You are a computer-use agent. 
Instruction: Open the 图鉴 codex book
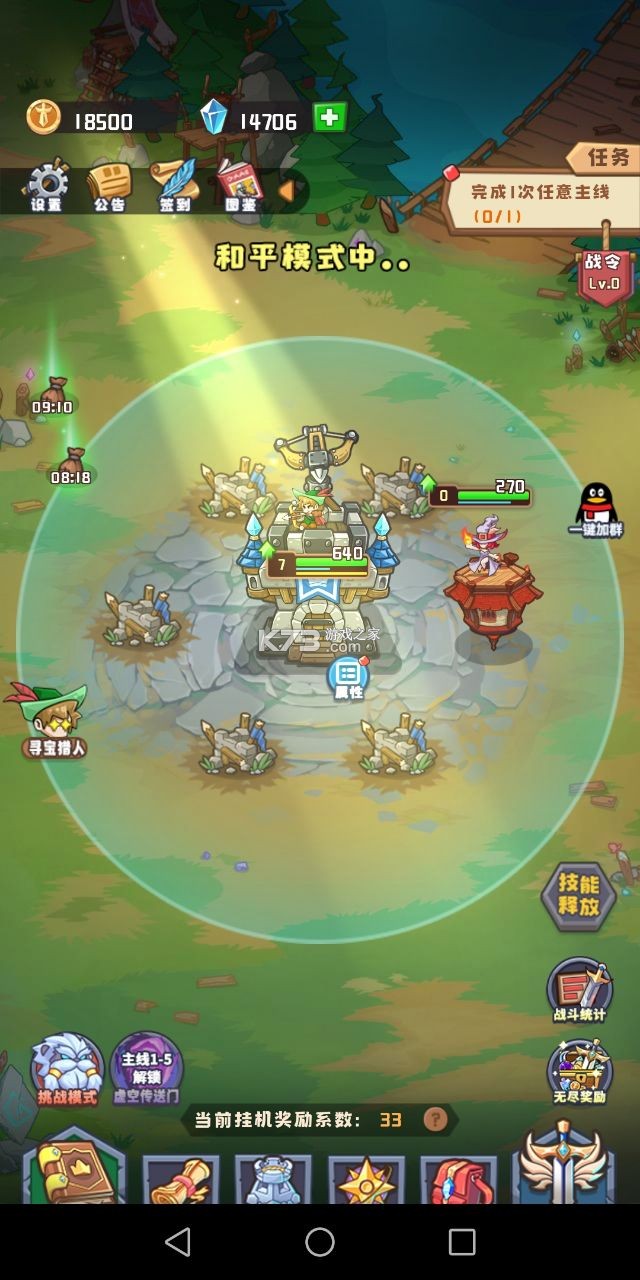point(239,185)
